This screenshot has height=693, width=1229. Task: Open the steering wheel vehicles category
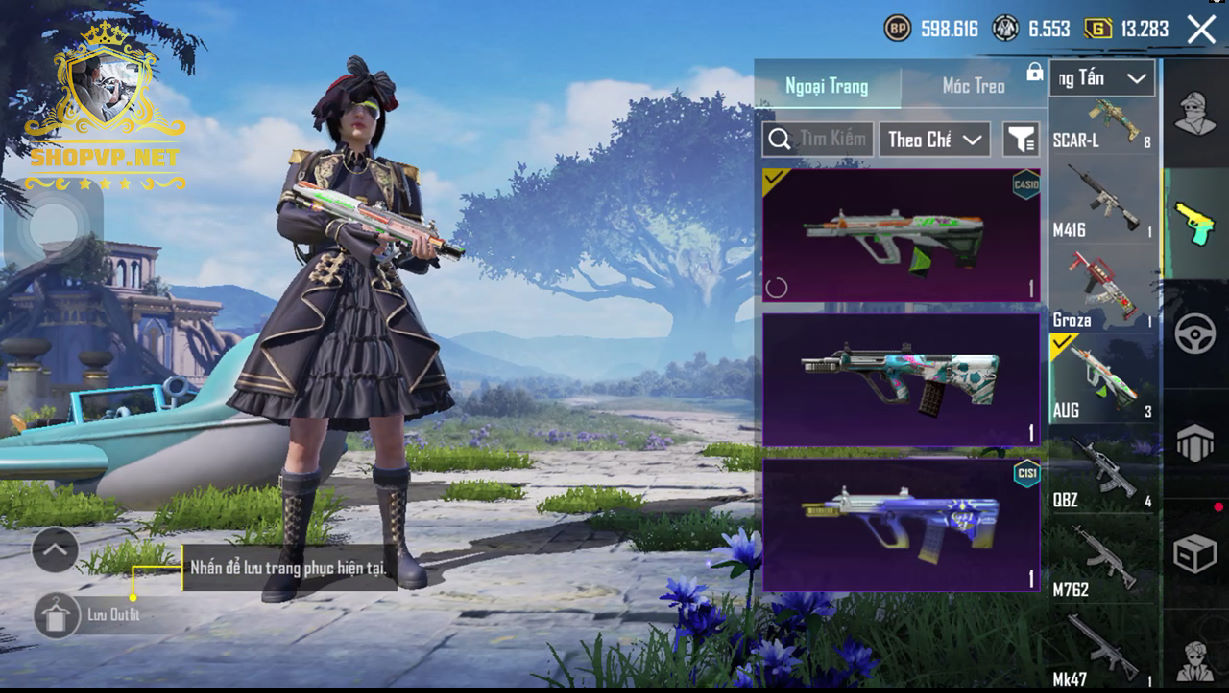coord(1195,334)
